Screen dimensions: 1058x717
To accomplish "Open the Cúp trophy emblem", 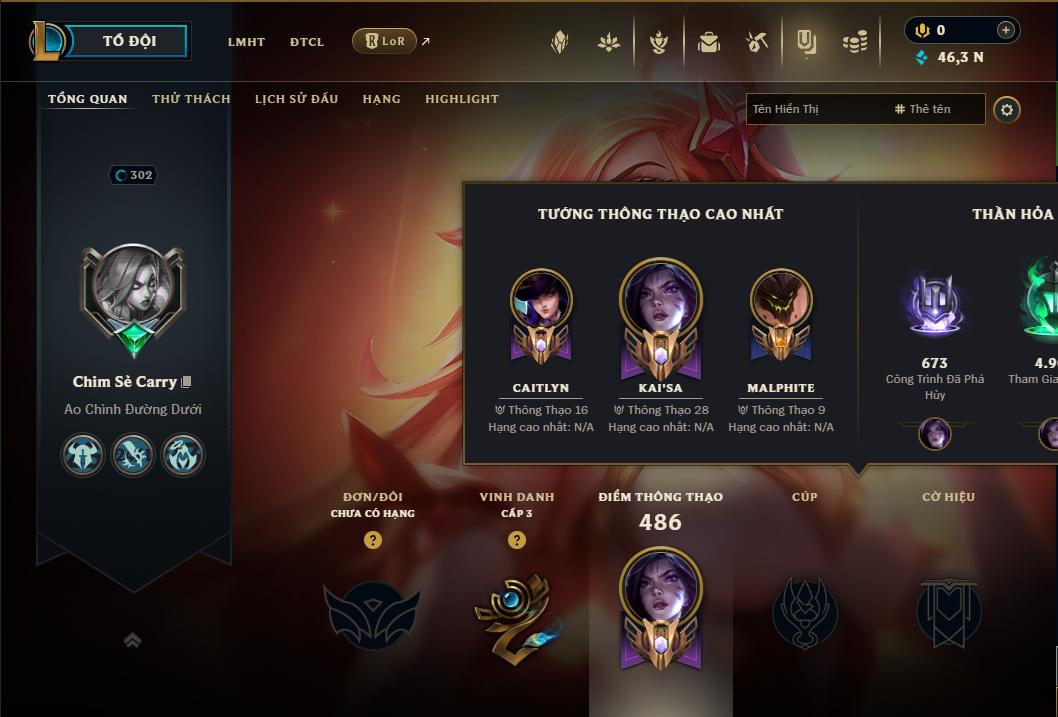I will (x=804, y=611).
